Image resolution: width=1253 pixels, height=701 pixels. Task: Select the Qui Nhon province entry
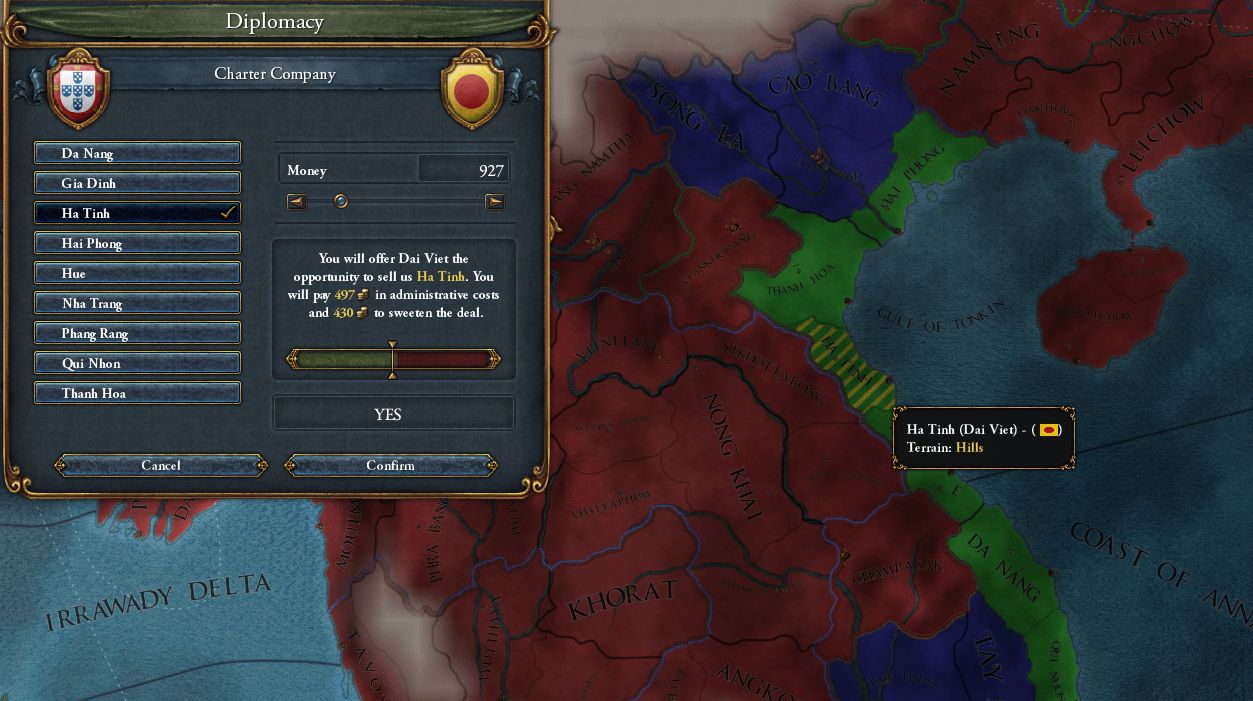pyautogui.click(x=137, y=363)
